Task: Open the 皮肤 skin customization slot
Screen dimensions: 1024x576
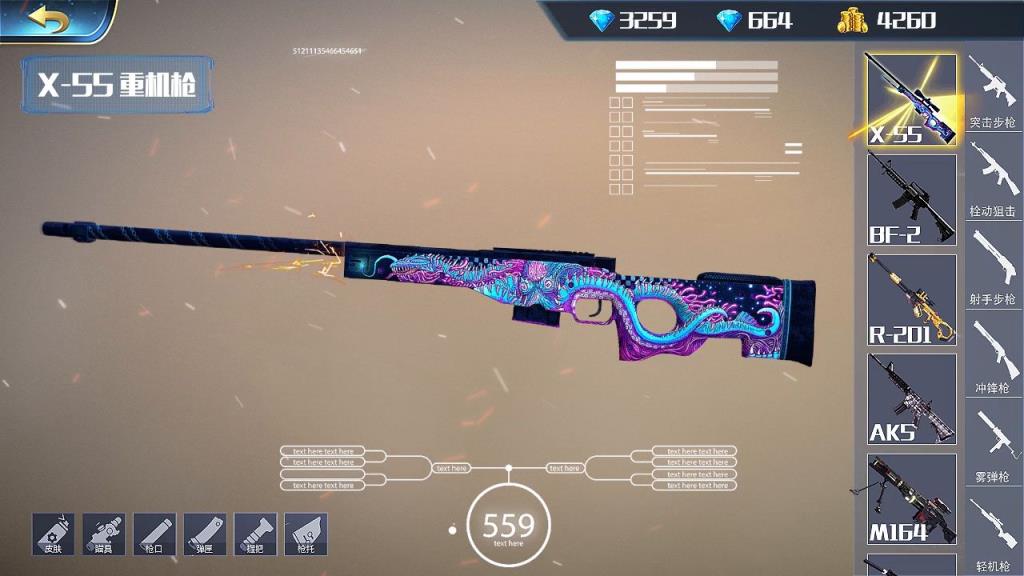Action: [x=53, y=534]
